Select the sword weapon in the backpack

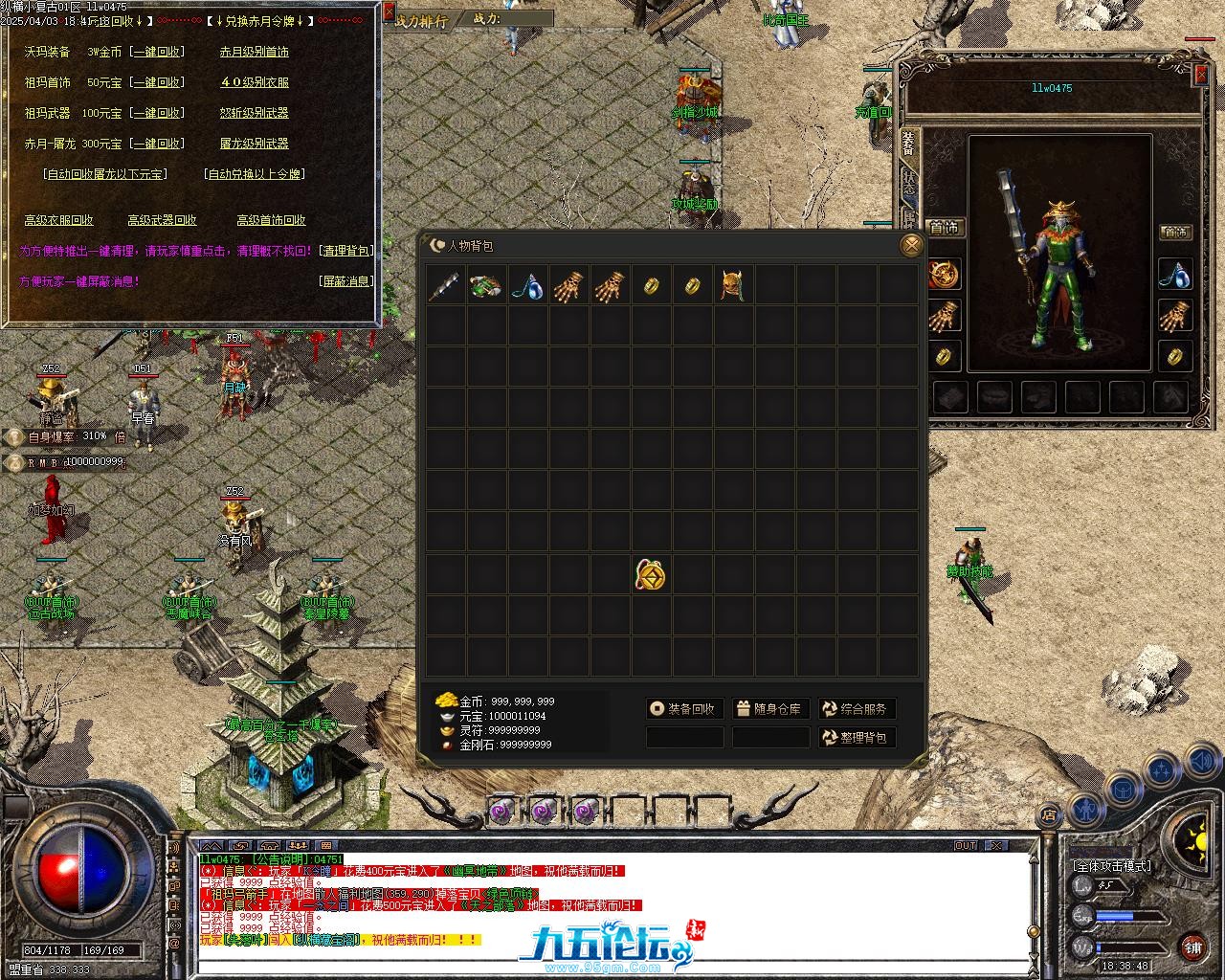coord(445,285)
